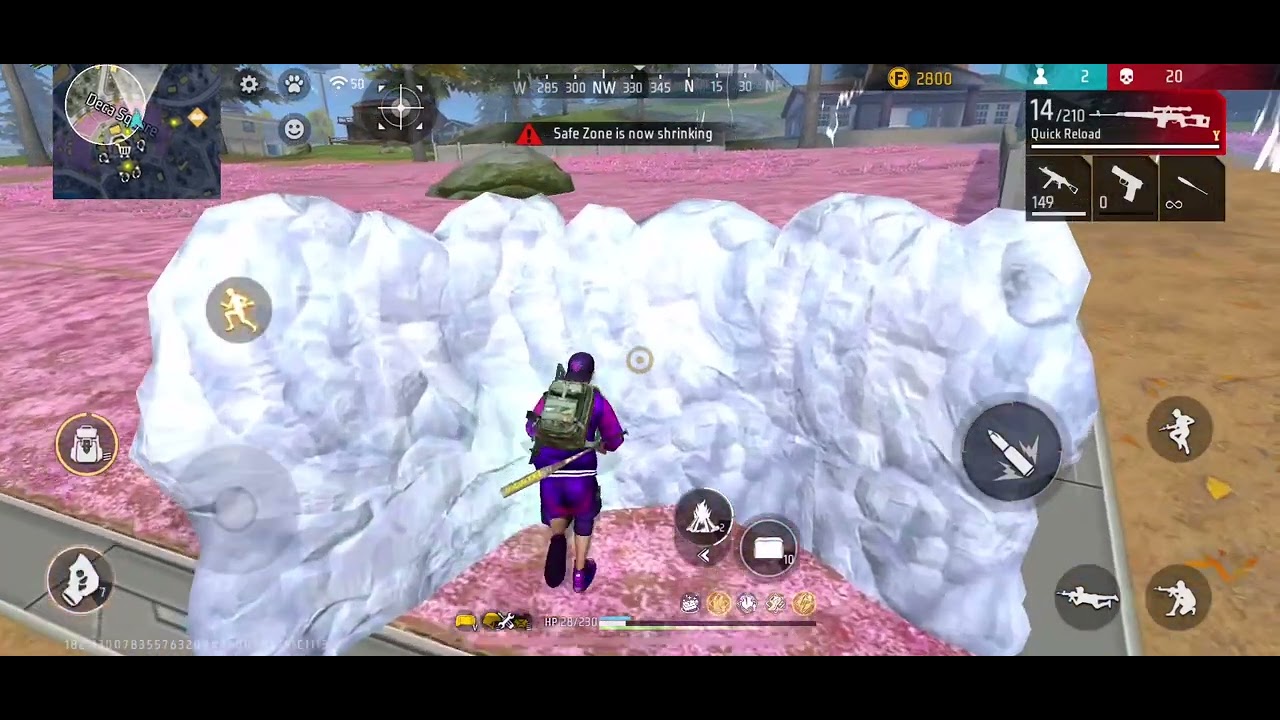Tap the pet paw icon
Screen dimensions: 1280x720
coord(294,85)
